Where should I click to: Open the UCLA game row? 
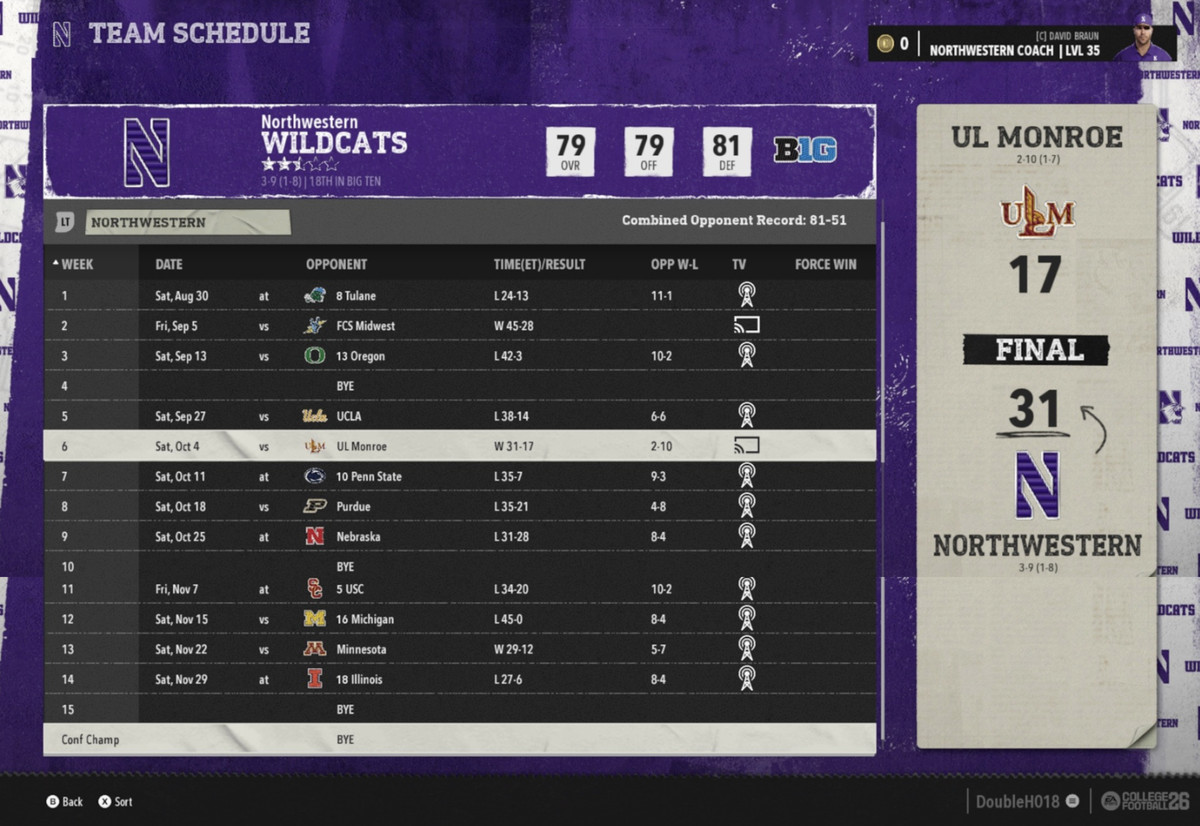(x=459, y=416)
